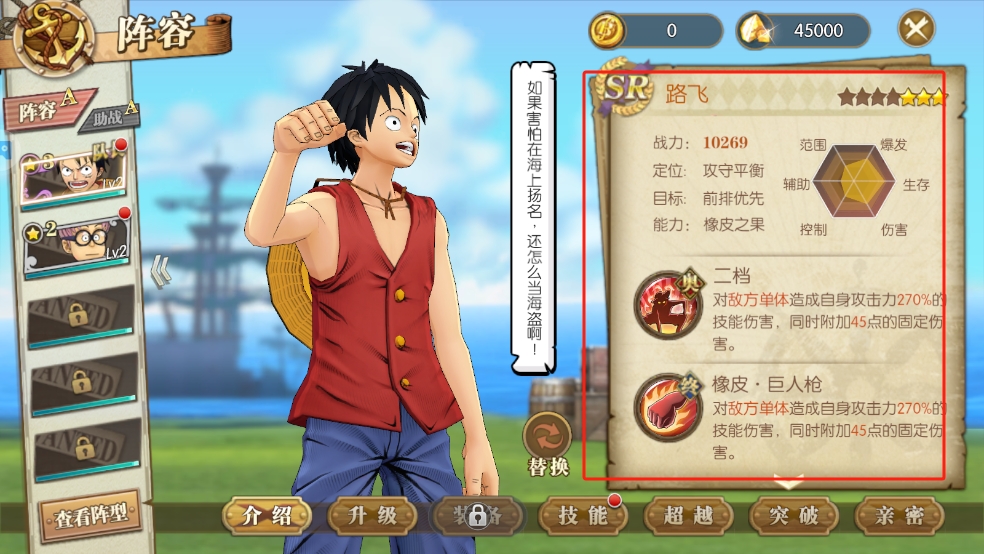Open the 超越 transcend tab

tap(689, 516)
